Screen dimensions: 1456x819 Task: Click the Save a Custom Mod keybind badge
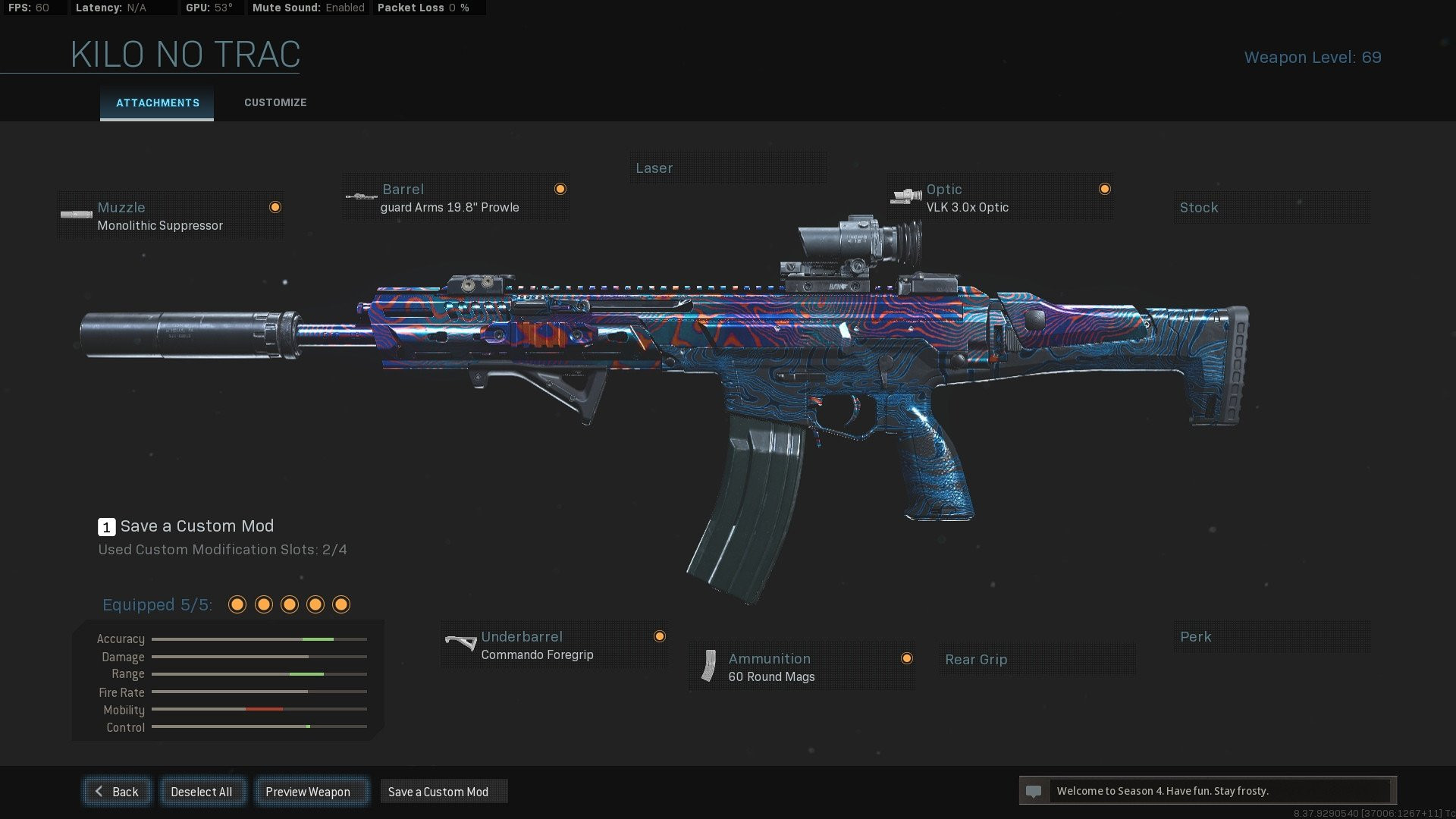[x=106, y=526]
